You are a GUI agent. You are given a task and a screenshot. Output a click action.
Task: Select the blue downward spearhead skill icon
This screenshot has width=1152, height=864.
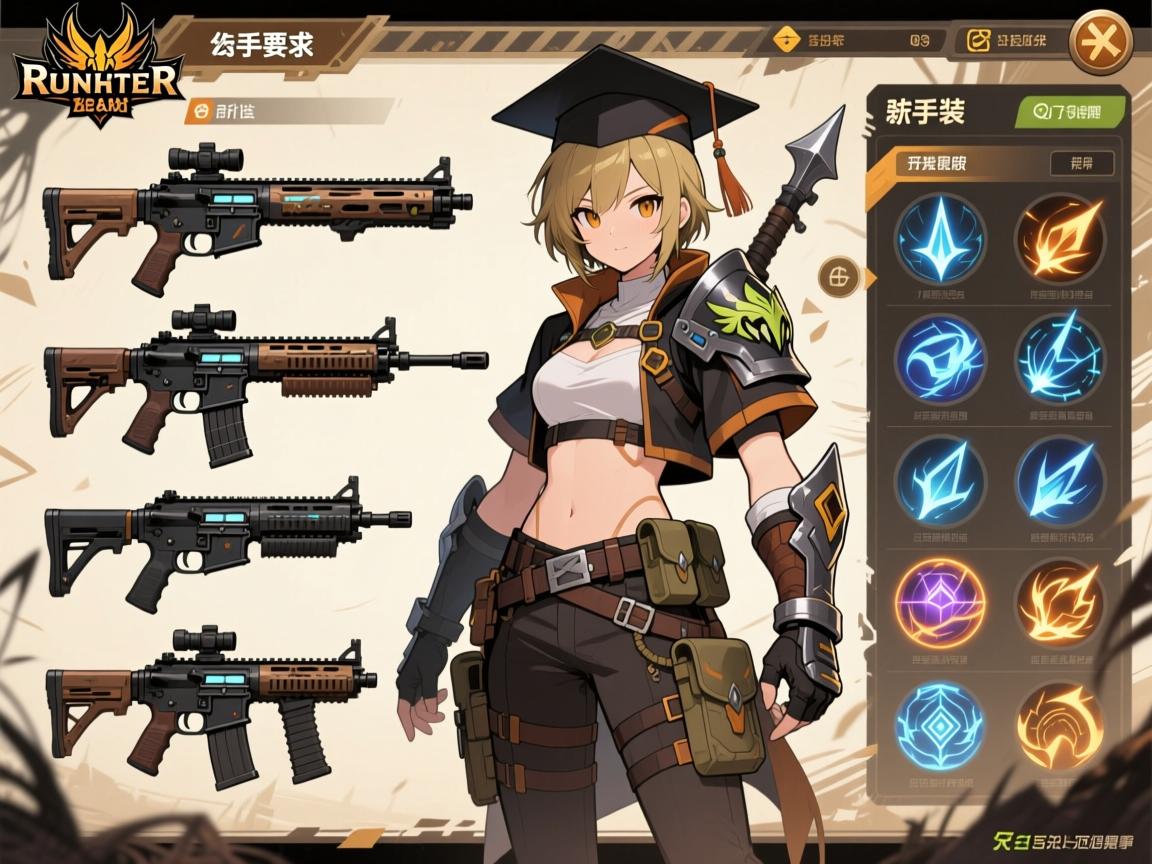click(x=939, y=240)
